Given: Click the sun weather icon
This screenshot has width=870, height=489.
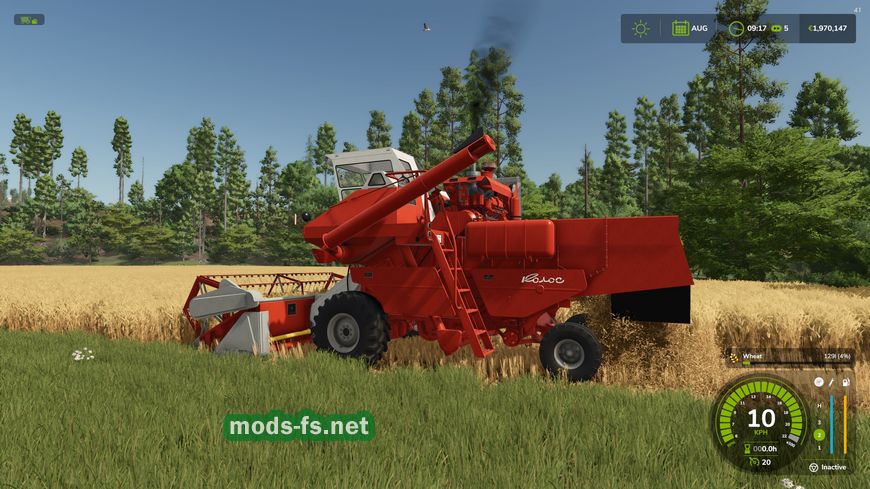Looking at the screenshot, I should (x=640, y=28).
